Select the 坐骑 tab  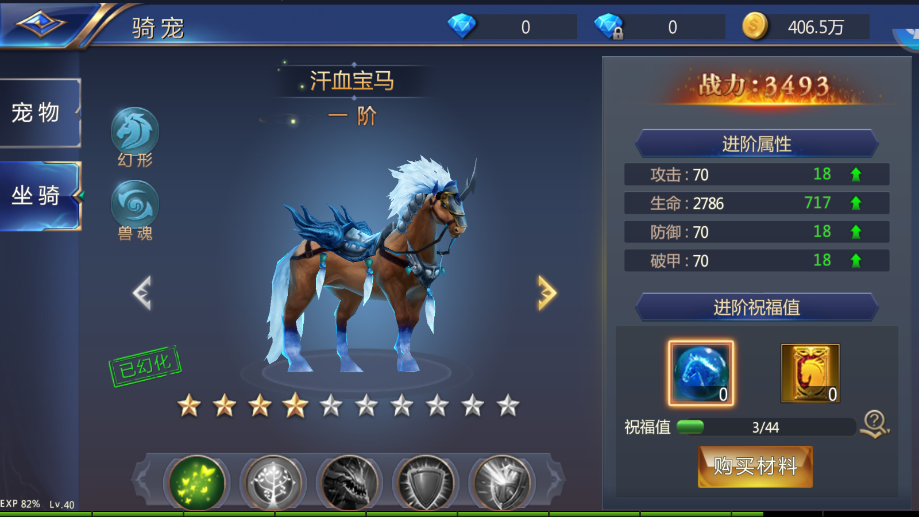(38, 195)
